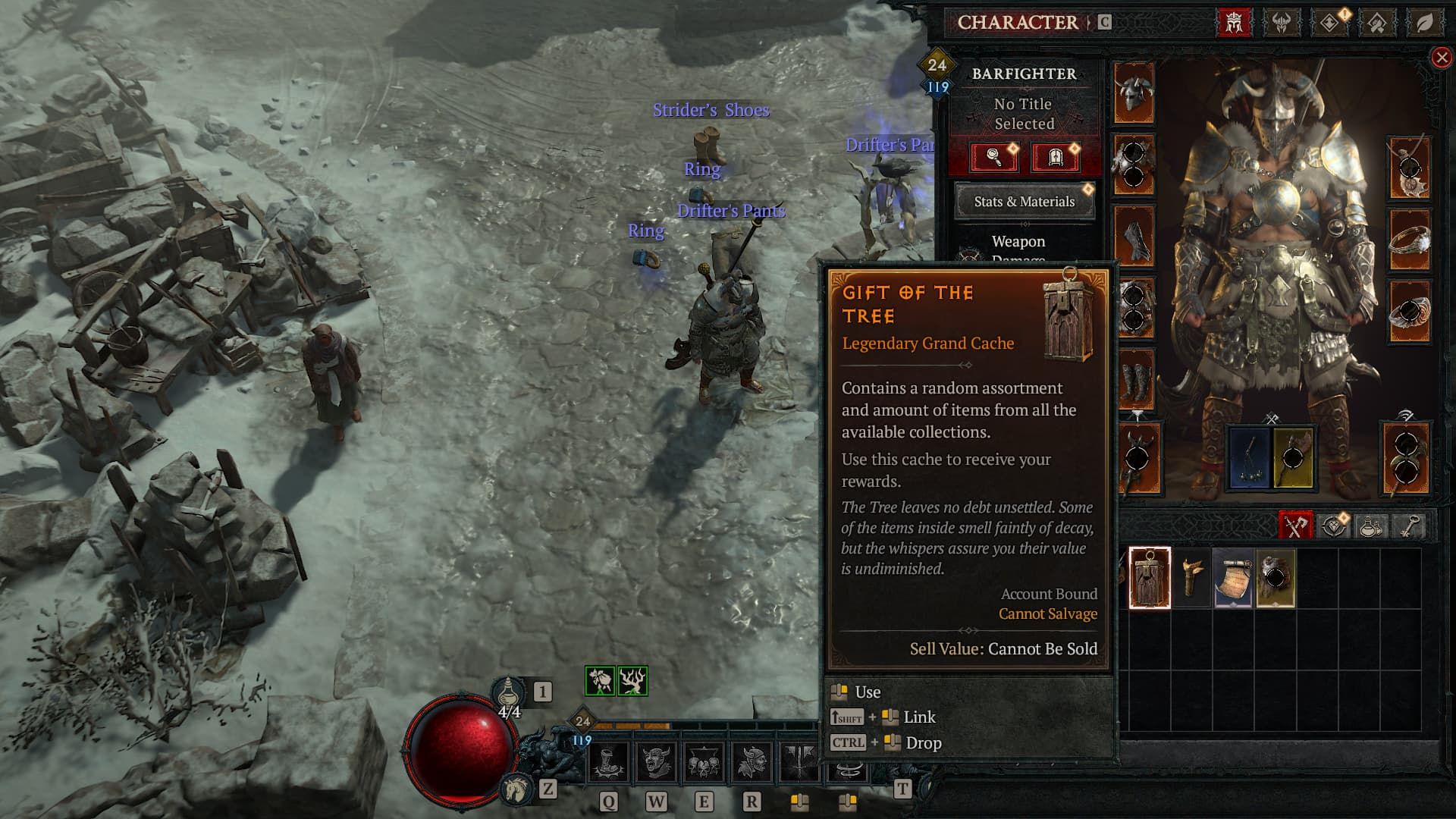Open Stats & Materials
The image size is (1456, 819).
point(1024,202)
